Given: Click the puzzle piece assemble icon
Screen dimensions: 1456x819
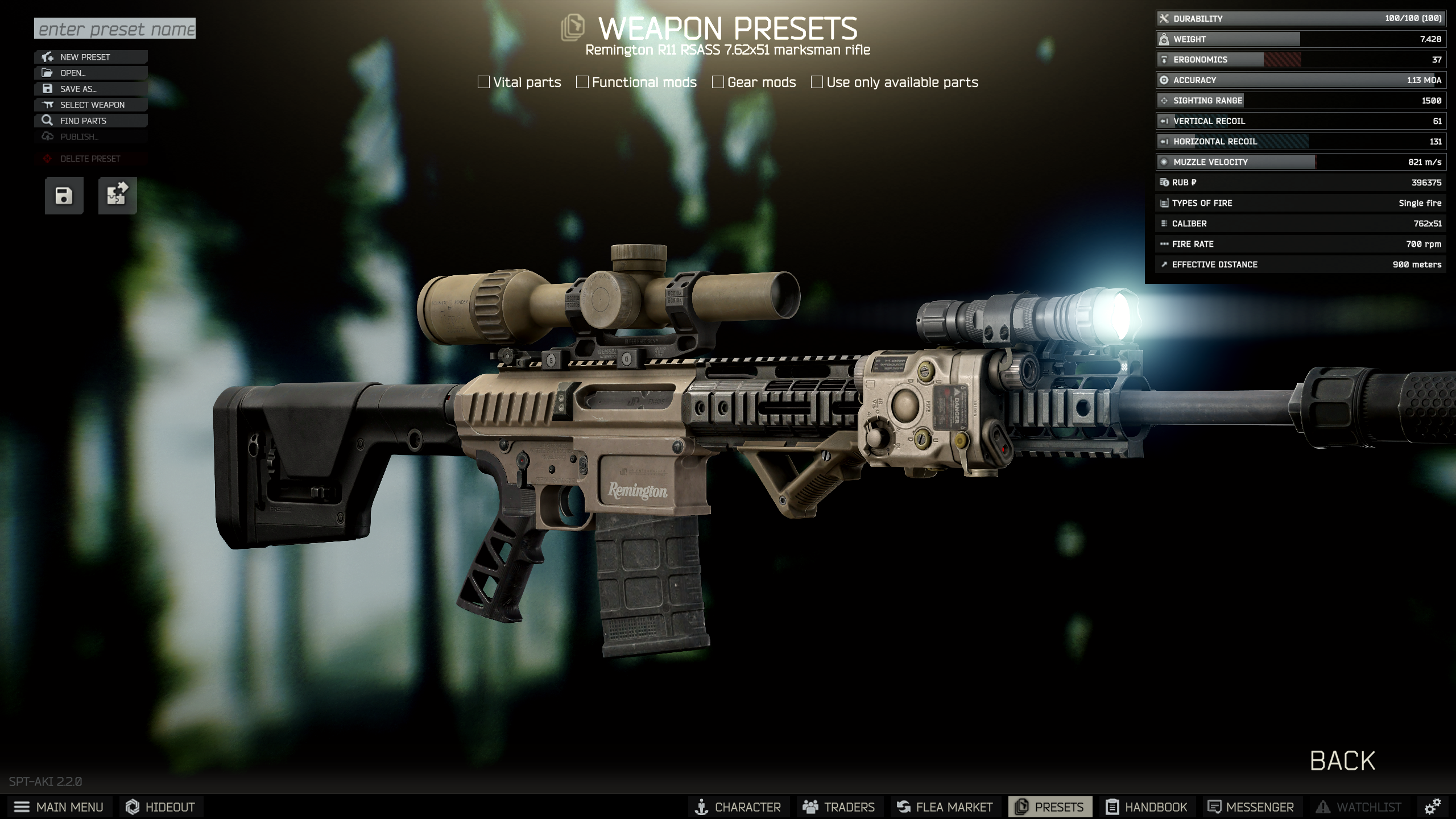Looking at the screenshot, I should point(117,196).
